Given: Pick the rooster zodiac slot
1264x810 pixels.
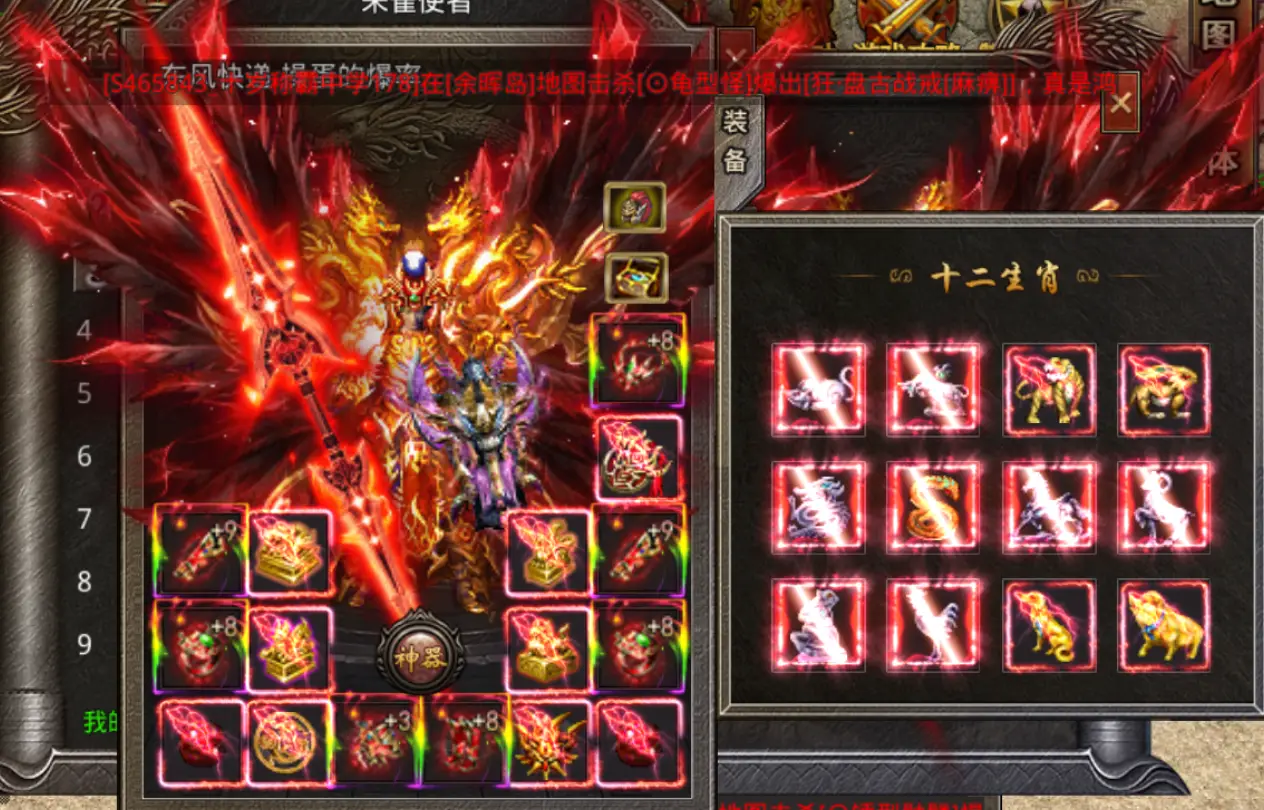Looking at the screenshot, I should pyautogui.click(x=933, y=625).
